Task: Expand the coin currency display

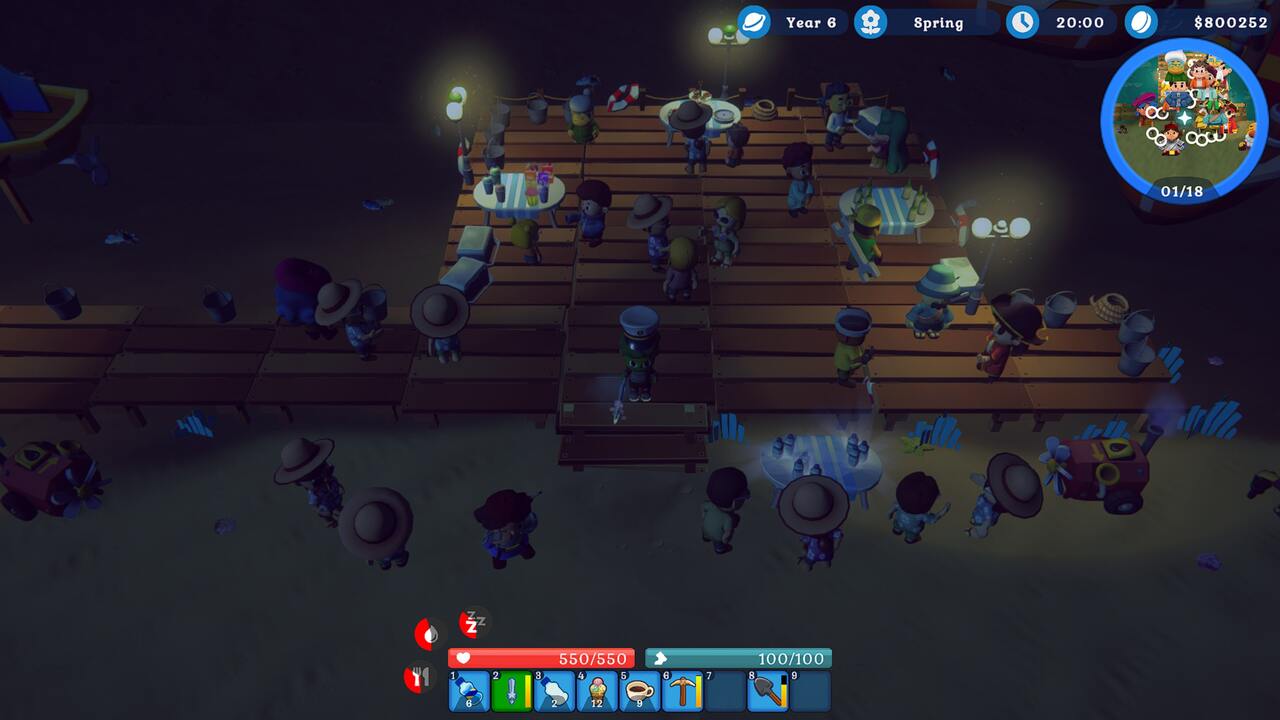Action: [x=1142, y=22]
